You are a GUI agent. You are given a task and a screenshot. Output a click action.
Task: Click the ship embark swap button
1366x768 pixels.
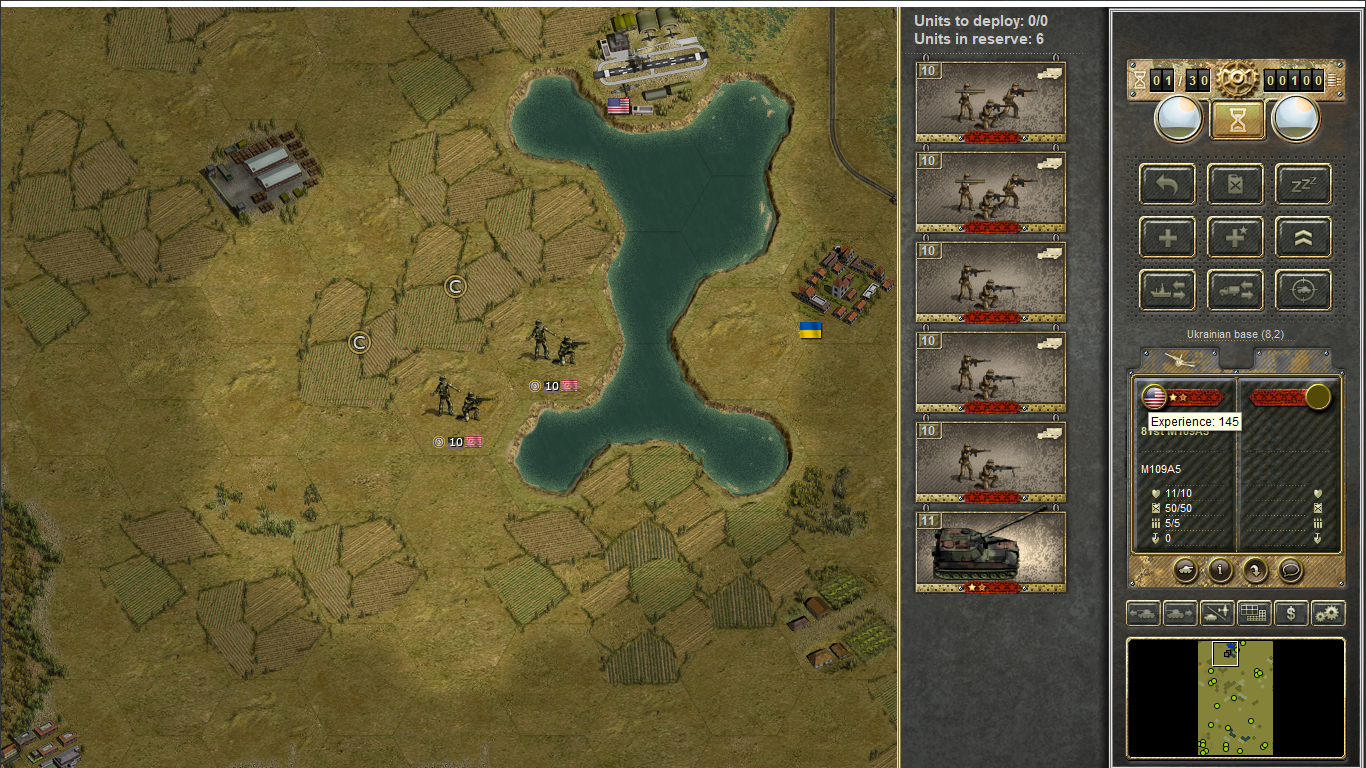click(x=1167, y=291)
